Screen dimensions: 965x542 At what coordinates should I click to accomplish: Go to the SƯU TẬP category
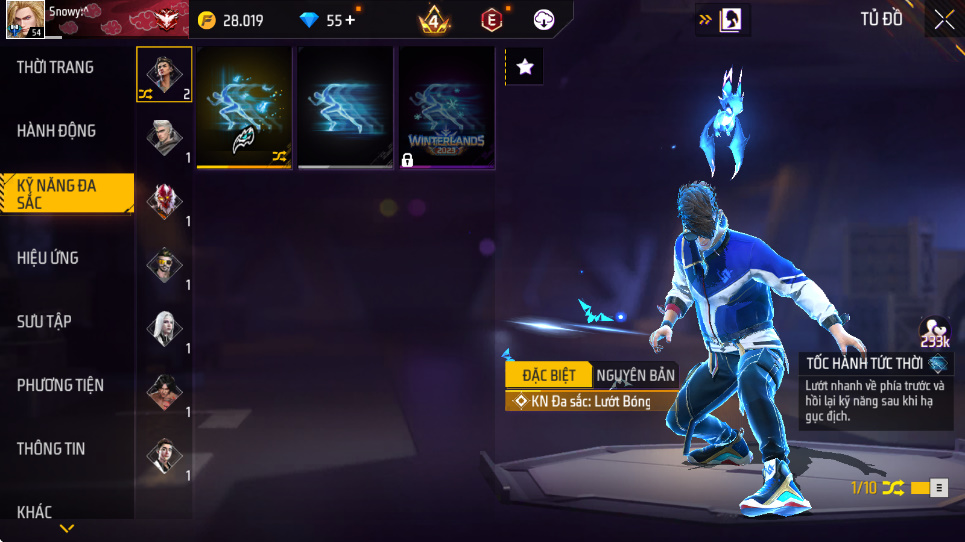(44, 321)
